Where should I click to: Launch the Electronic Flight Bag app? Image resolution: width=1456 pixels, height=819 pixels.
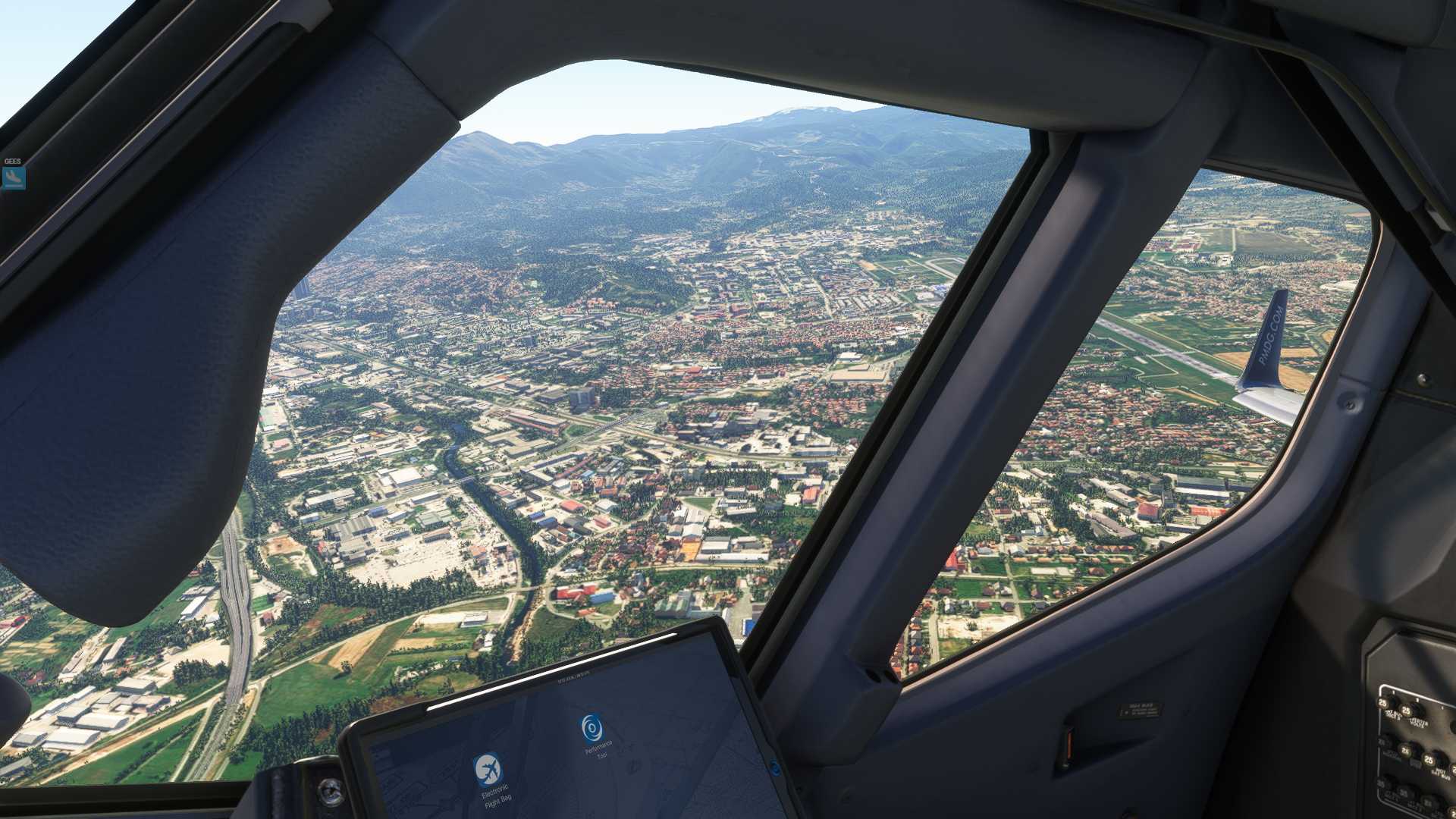point(488,770)
